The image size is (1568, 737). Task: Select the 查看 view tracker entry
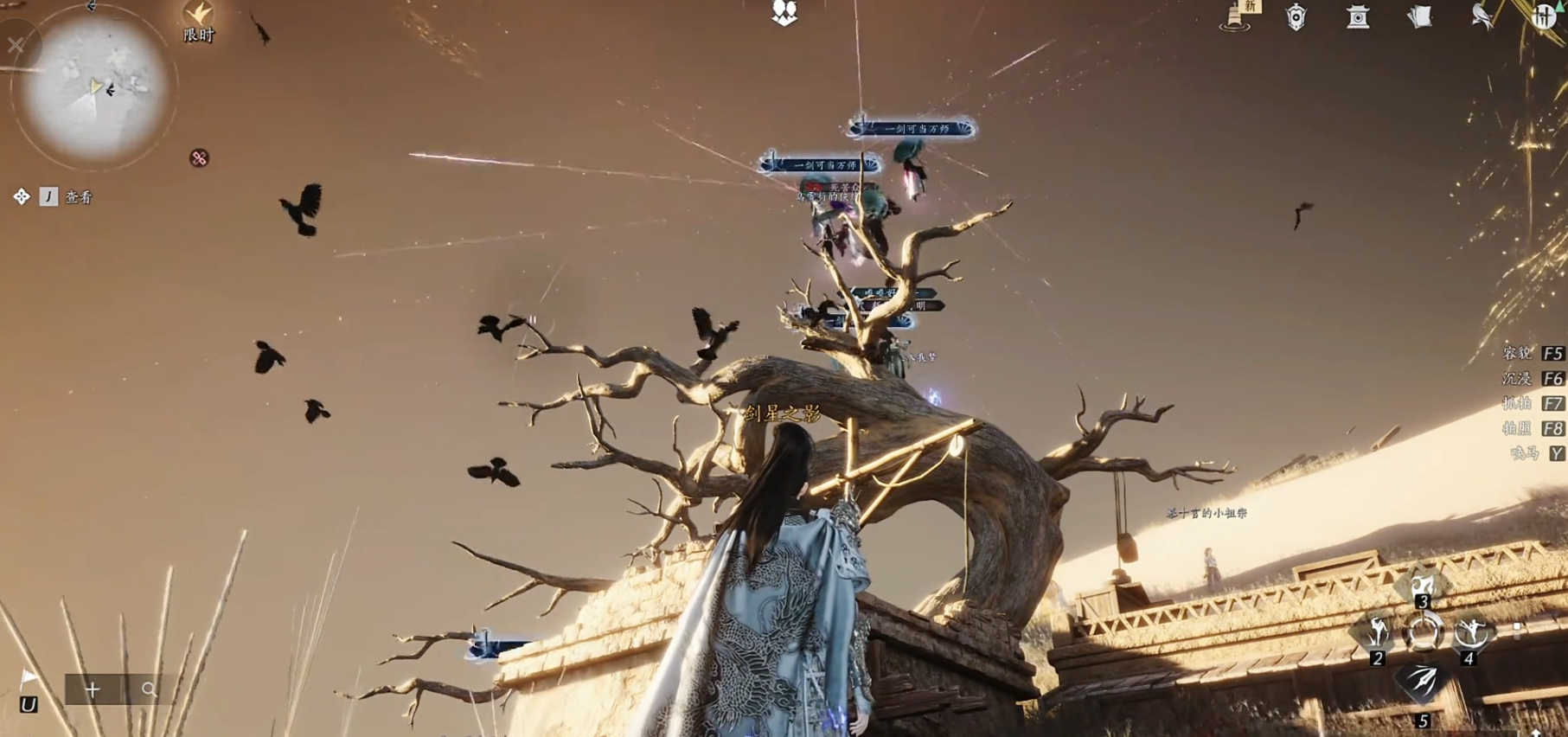[78, 197]
